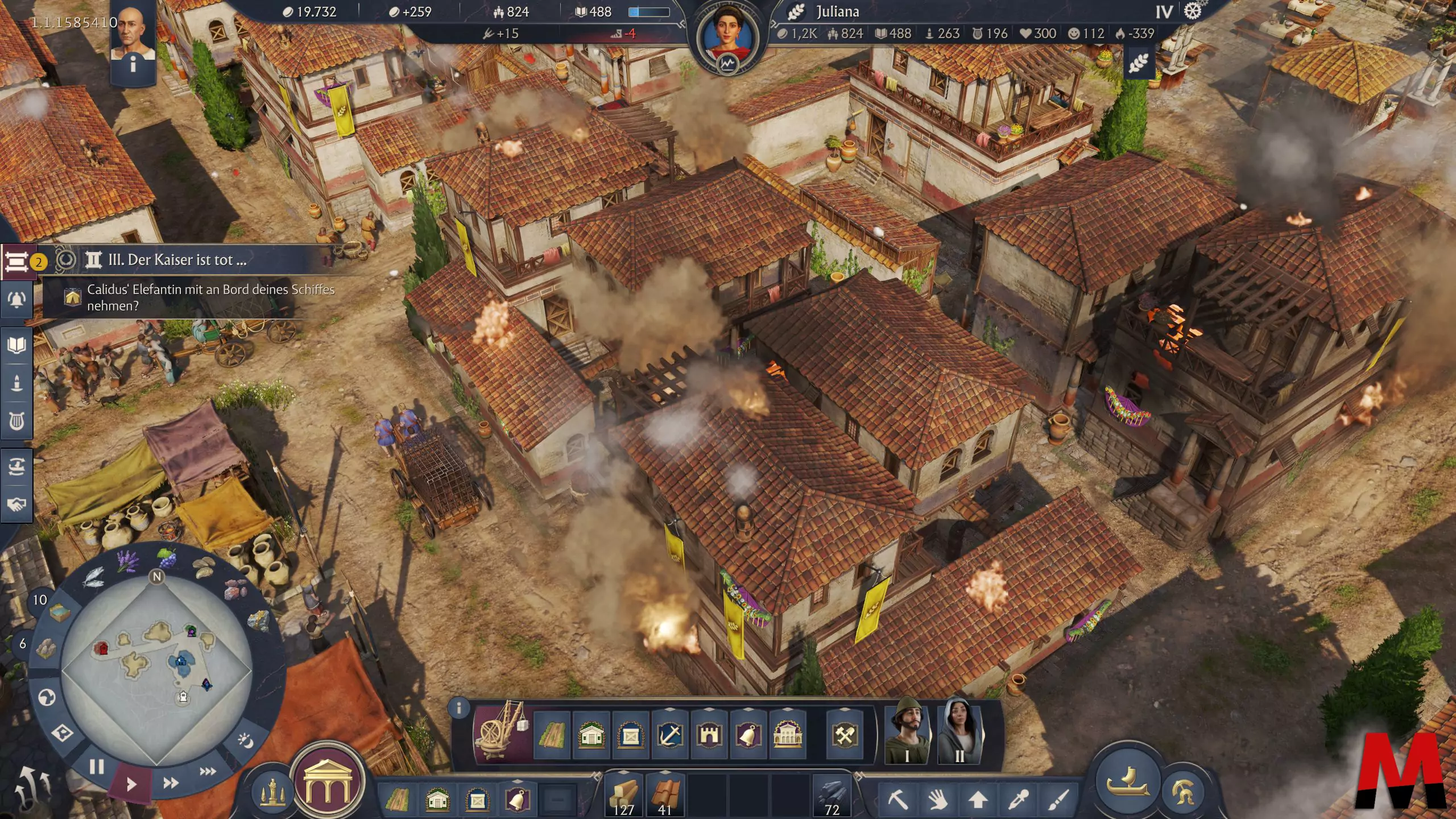
Task: Toggle the day and night cycle button
Action: [x=246, y=740]
